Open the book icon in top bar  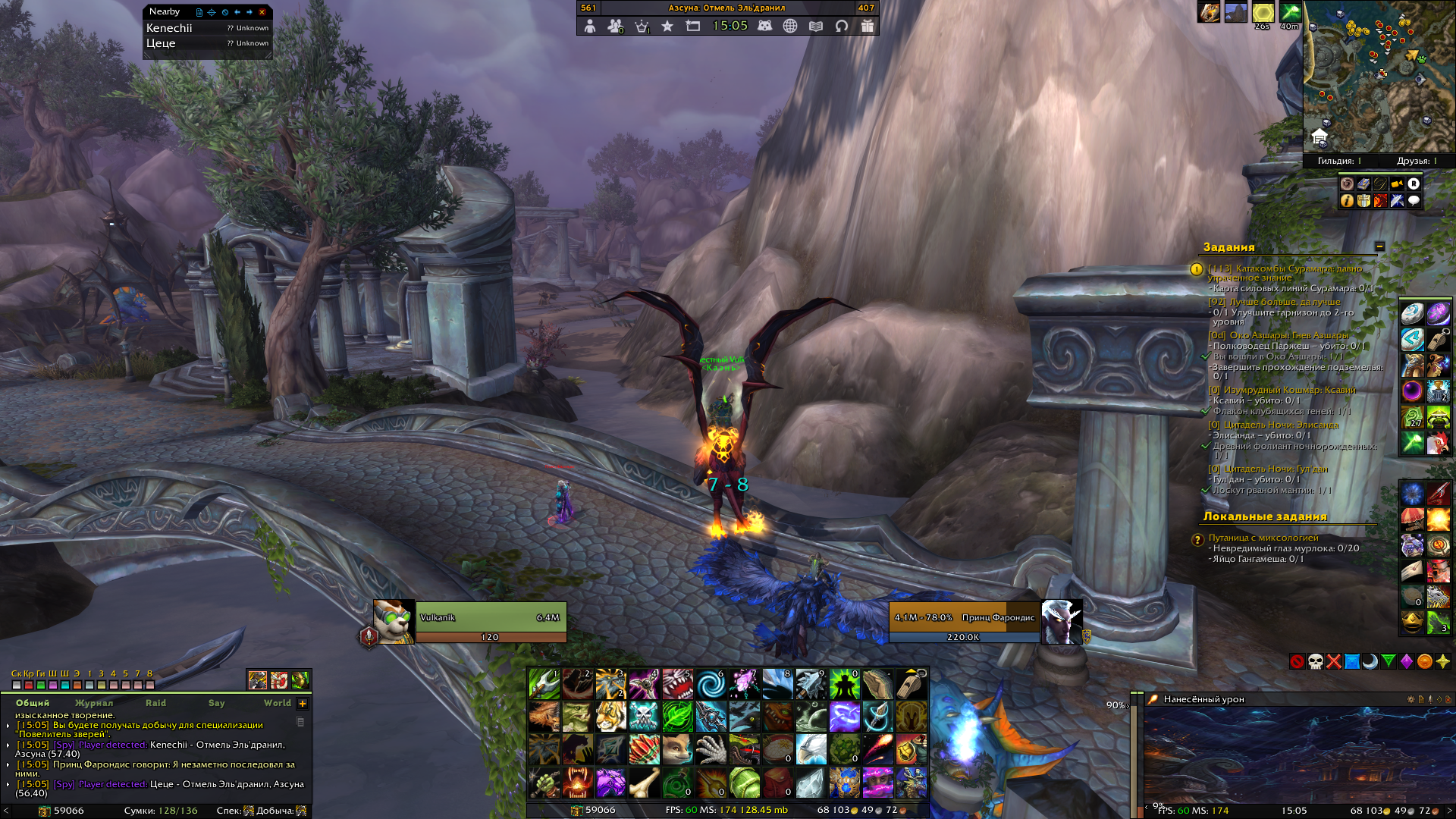[816, 26]
